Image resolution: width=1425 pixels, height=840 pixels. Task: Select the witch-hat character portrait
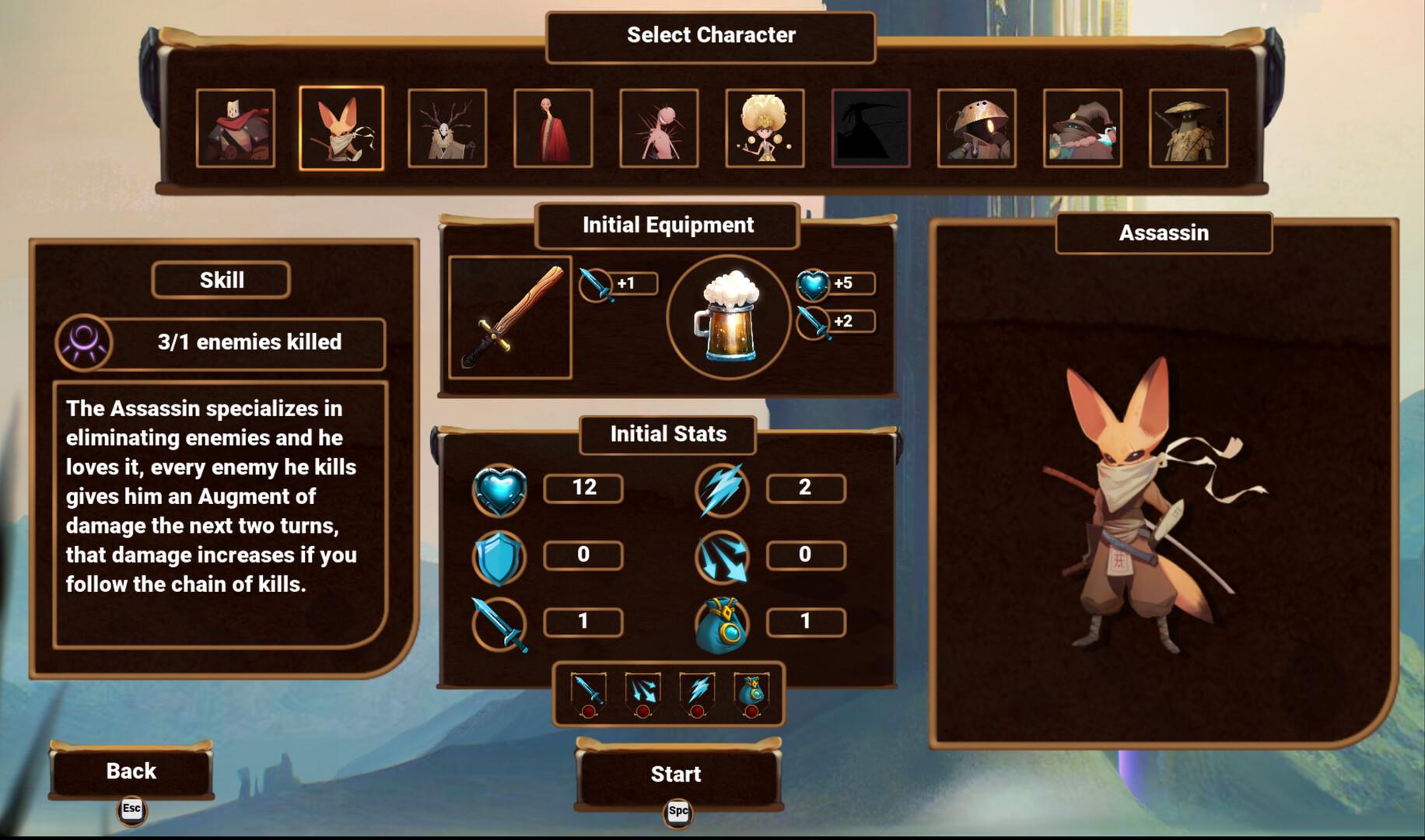(x=1083, y=128)
